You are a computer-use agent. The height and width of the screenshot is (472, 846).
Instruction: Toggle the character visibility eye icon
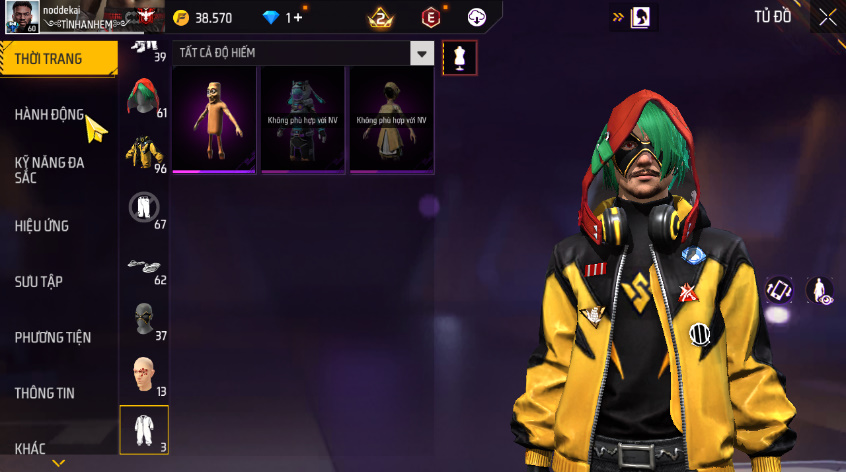coord(820,290)
